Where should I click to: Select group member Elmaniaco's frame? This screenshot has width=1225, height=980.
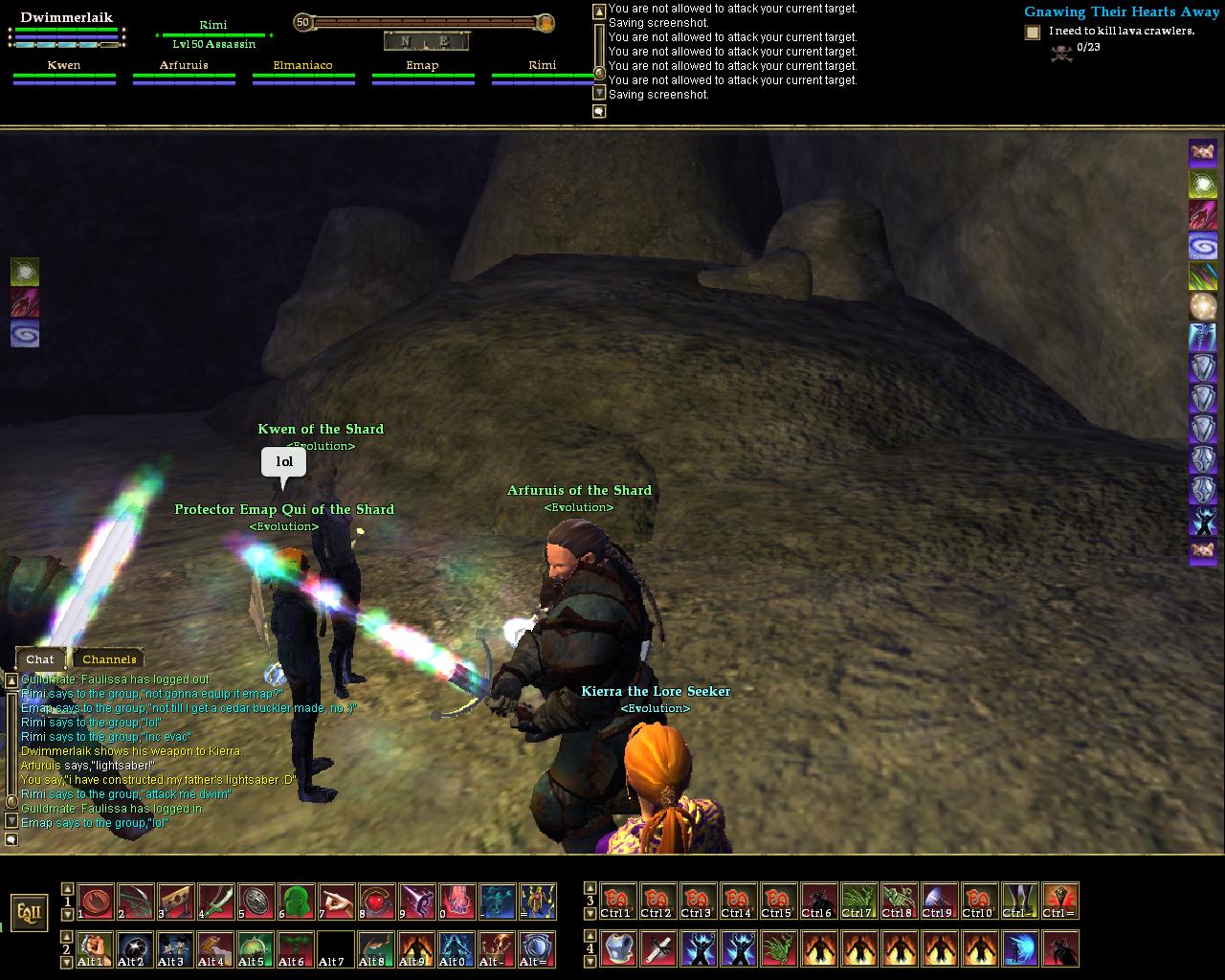[302, 73]
